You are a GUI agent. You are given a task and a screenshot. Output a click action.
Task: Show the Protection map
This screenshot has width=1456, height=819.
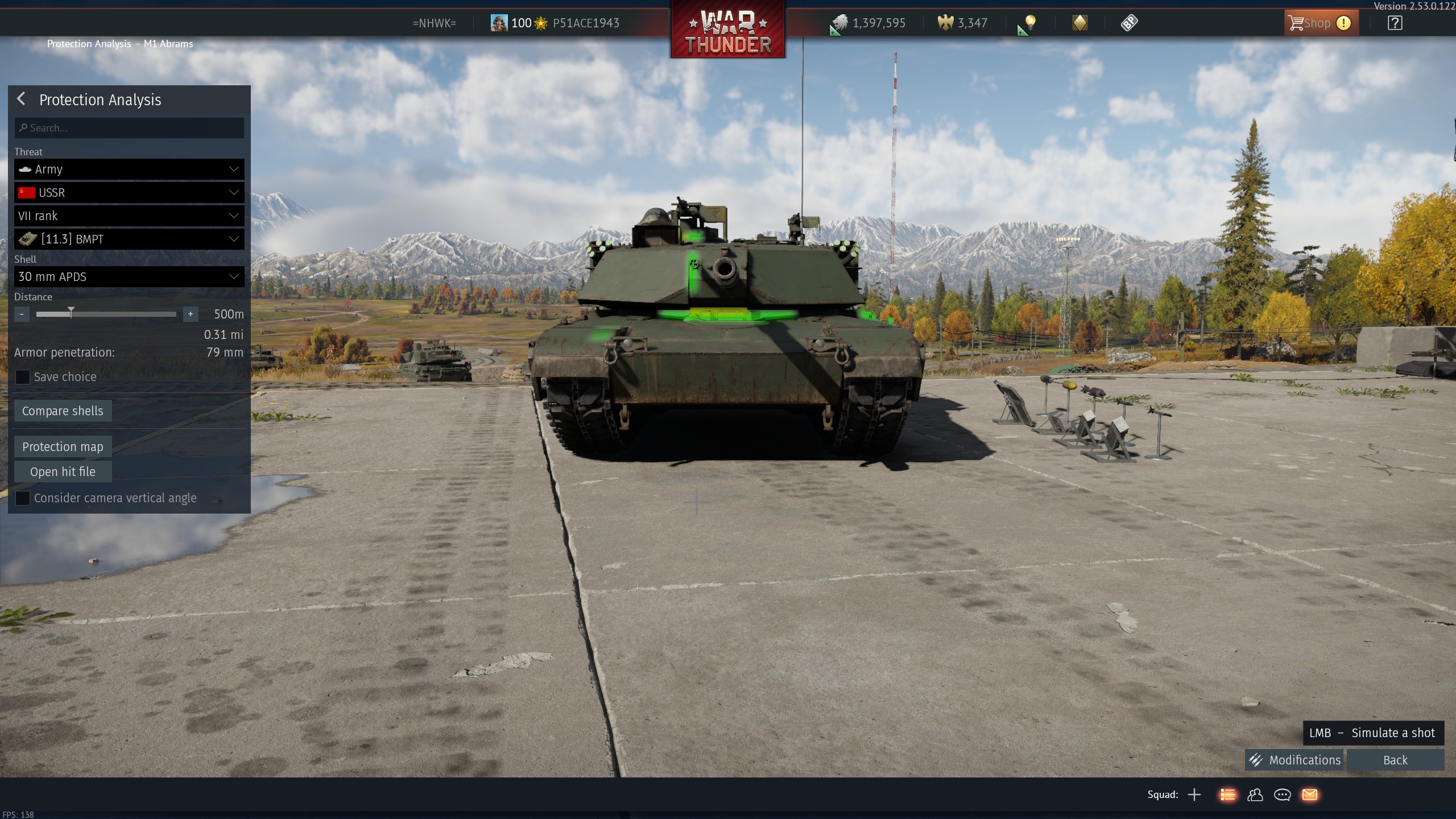tap(63, 447)
